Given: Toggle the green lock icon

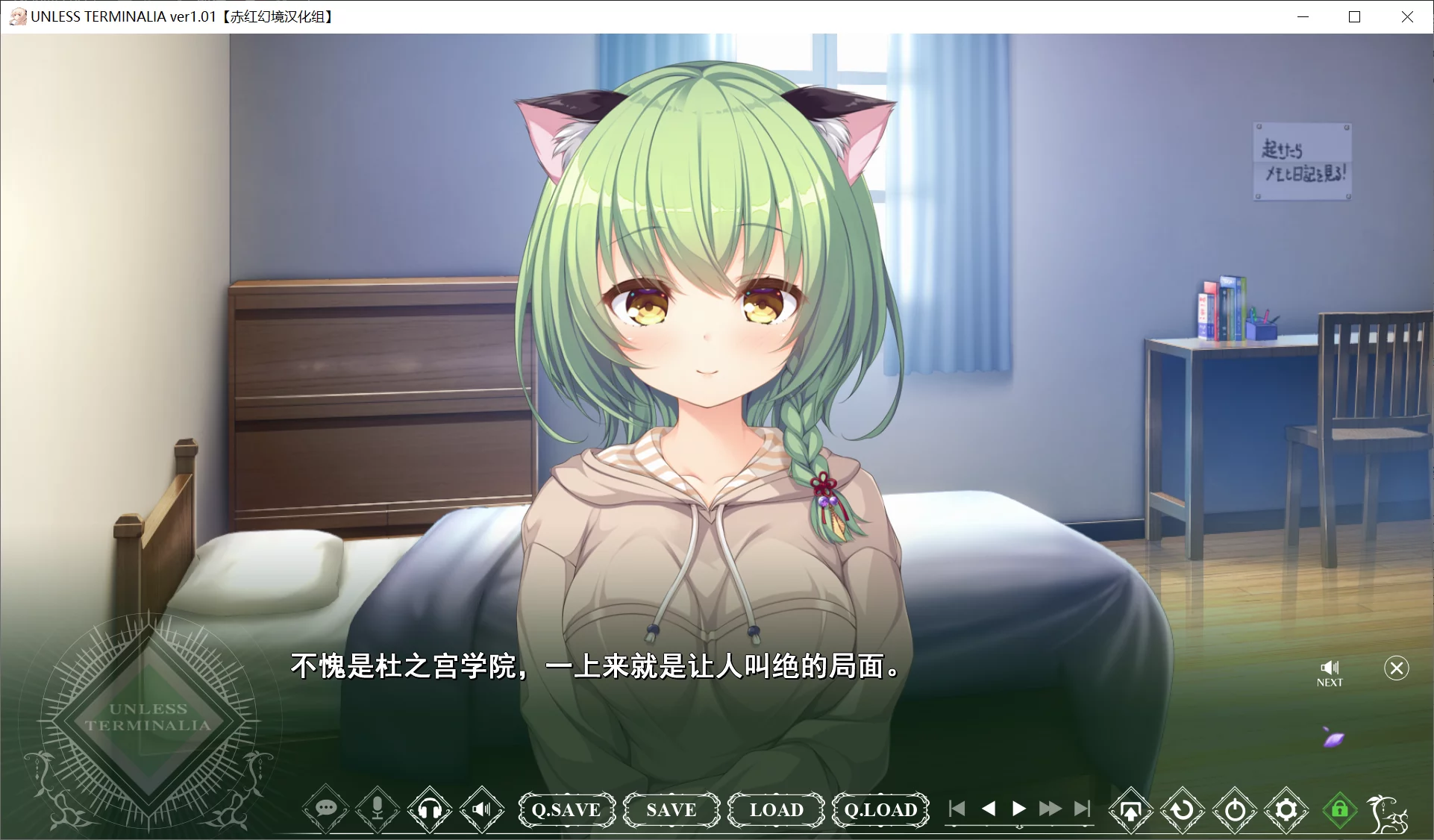Looking at the screenshot, I should pyautogui.click(x=1339, y=810).
